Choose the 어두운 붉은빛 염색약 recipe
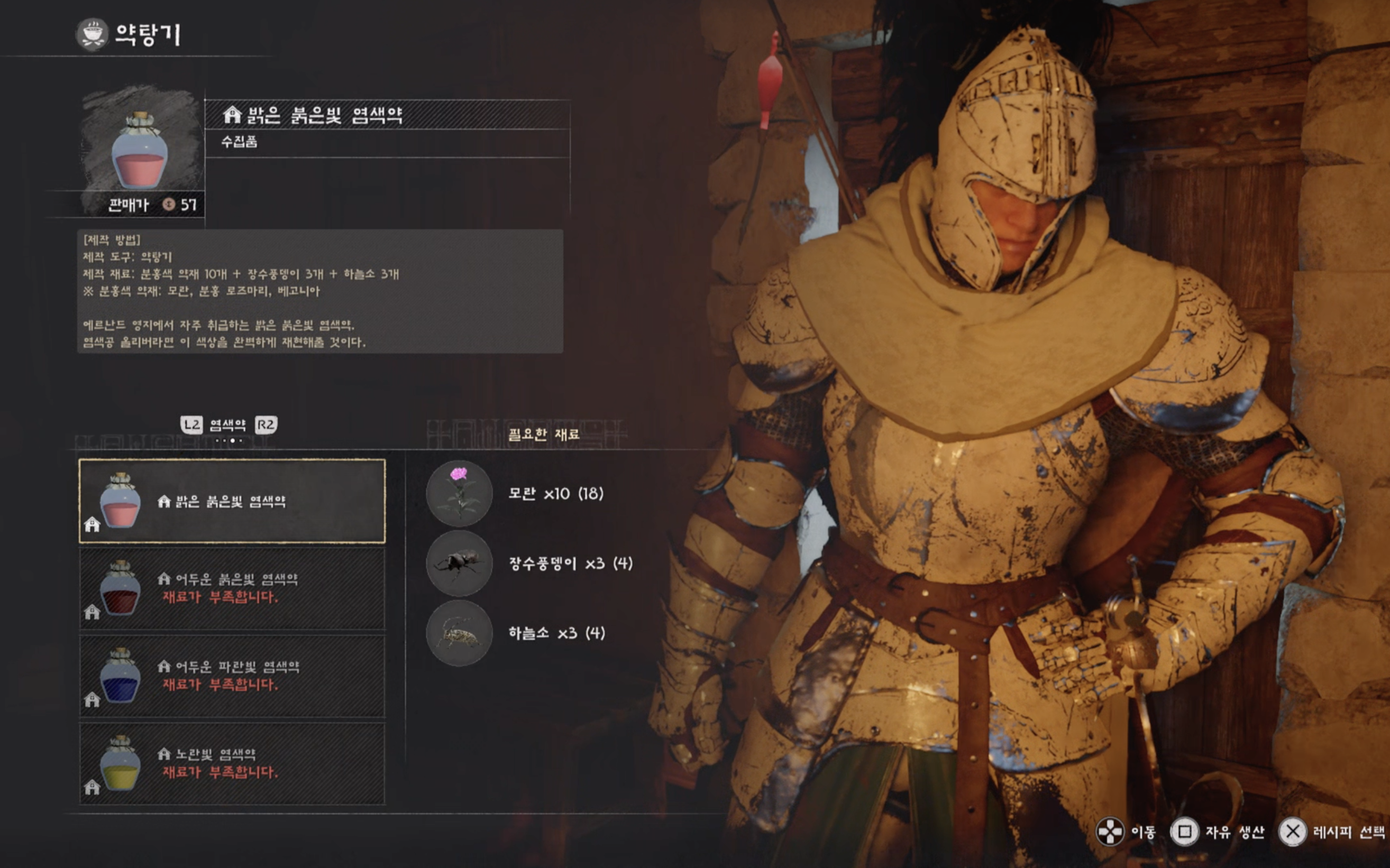1390x868 pixels. [x=232, y=588]
